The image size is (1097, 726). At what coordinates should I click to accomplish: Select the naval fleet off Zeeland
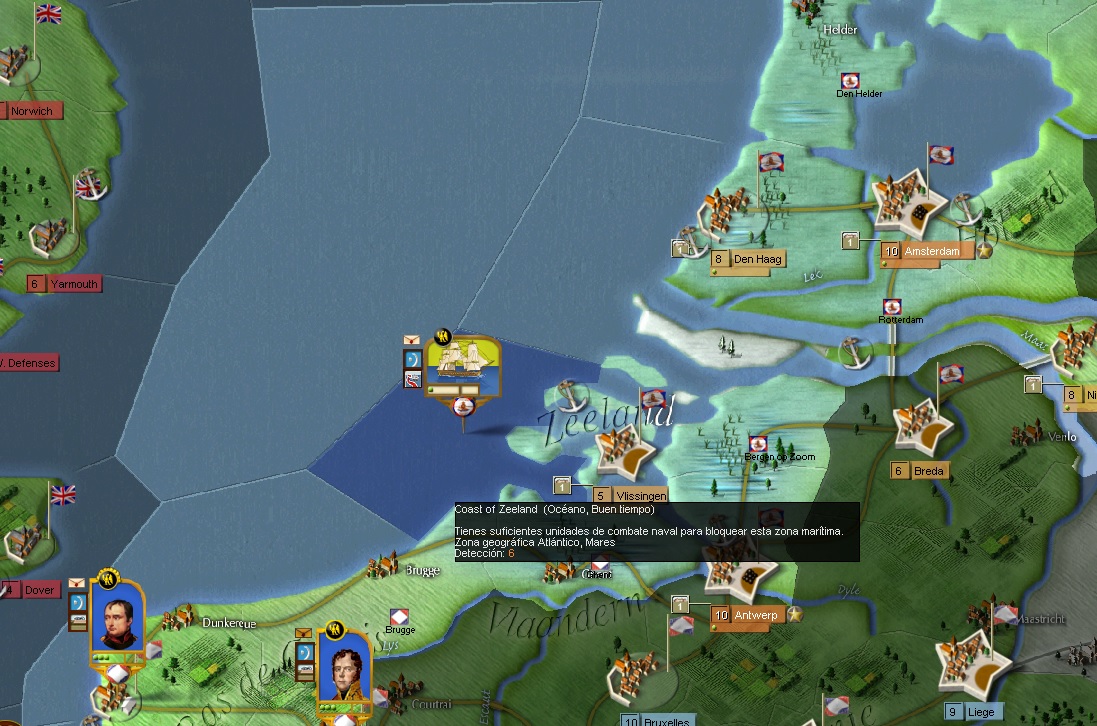pyautogui.click(x=462, y=365)
